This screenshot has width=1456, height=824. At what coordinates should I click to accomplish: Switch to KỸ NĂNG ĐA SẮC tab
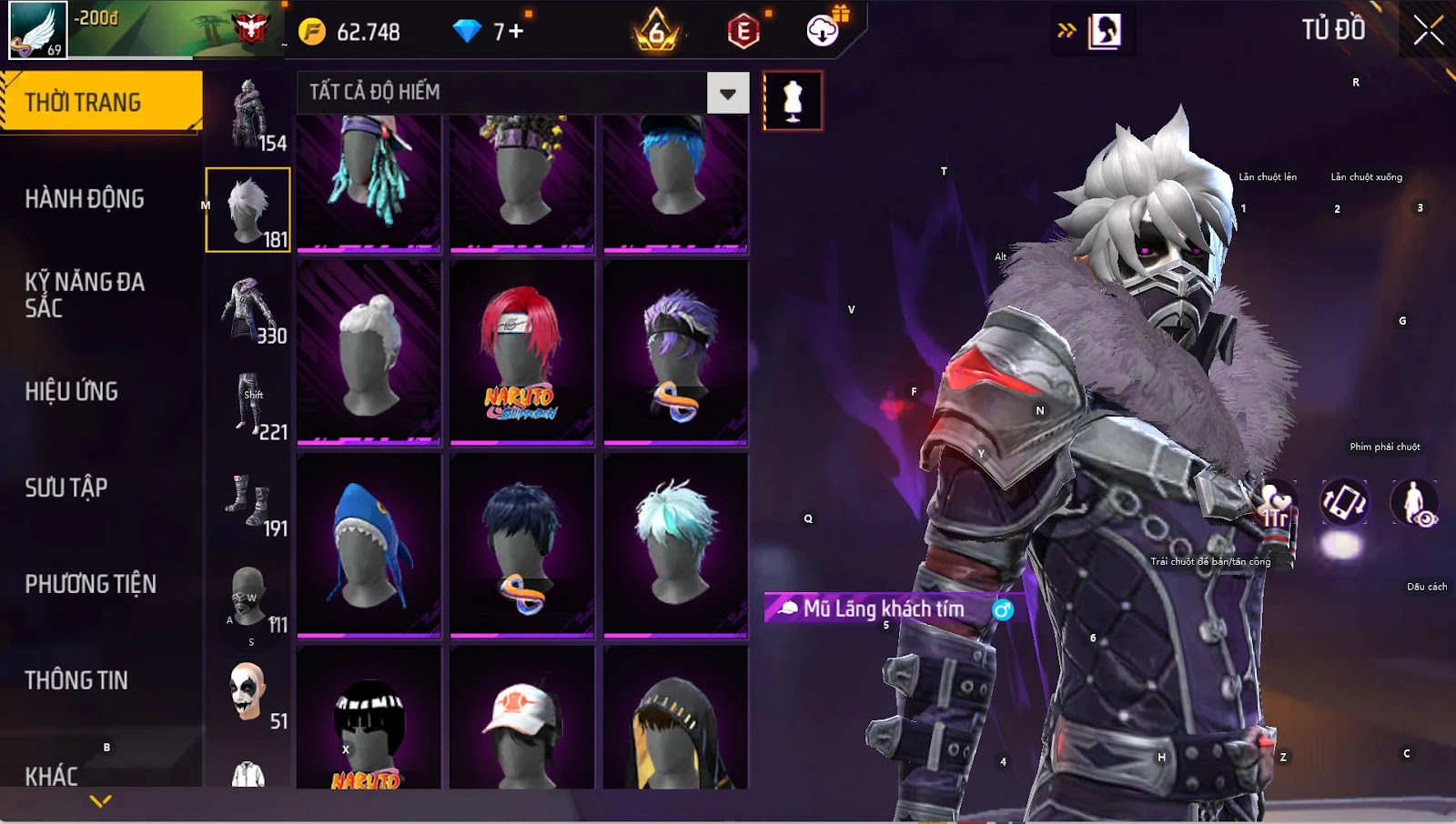84,295
